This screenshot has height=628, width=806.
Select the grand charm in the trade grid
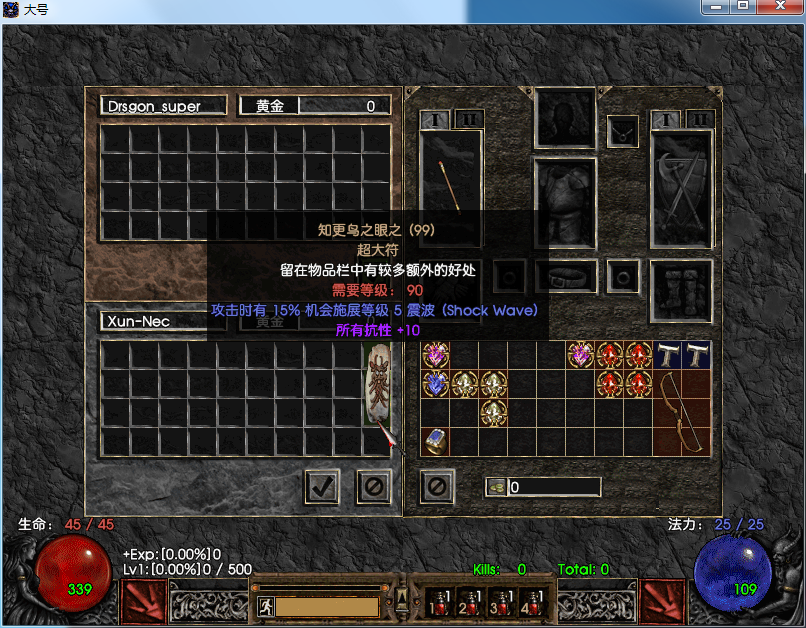point(377,385)
